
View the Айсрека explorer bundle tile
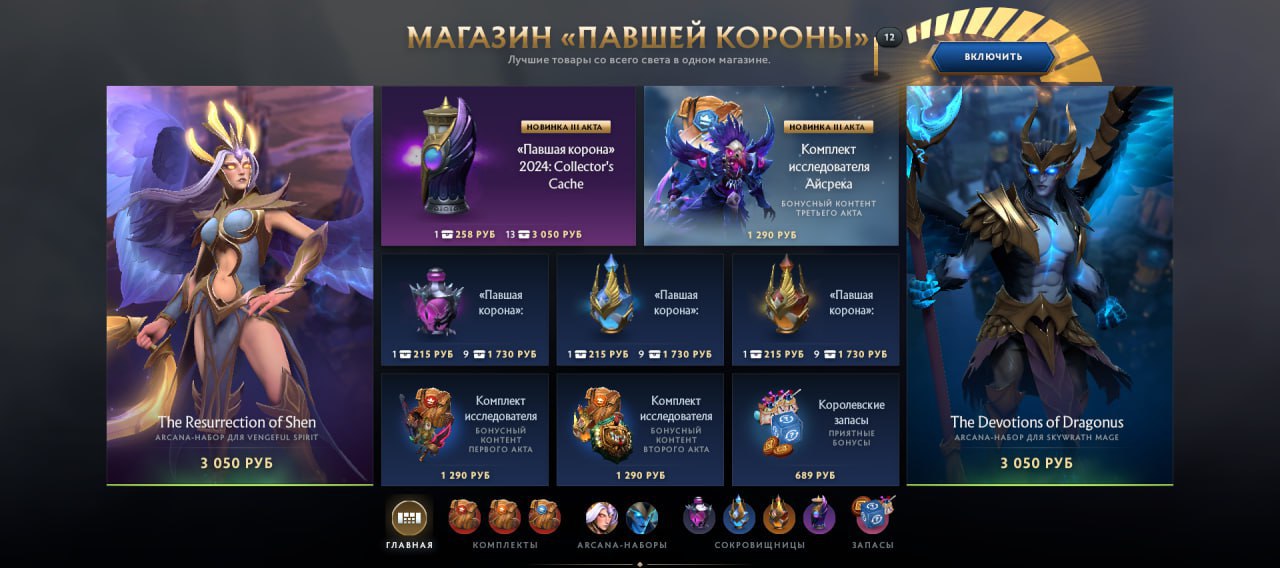pos(771,165)
